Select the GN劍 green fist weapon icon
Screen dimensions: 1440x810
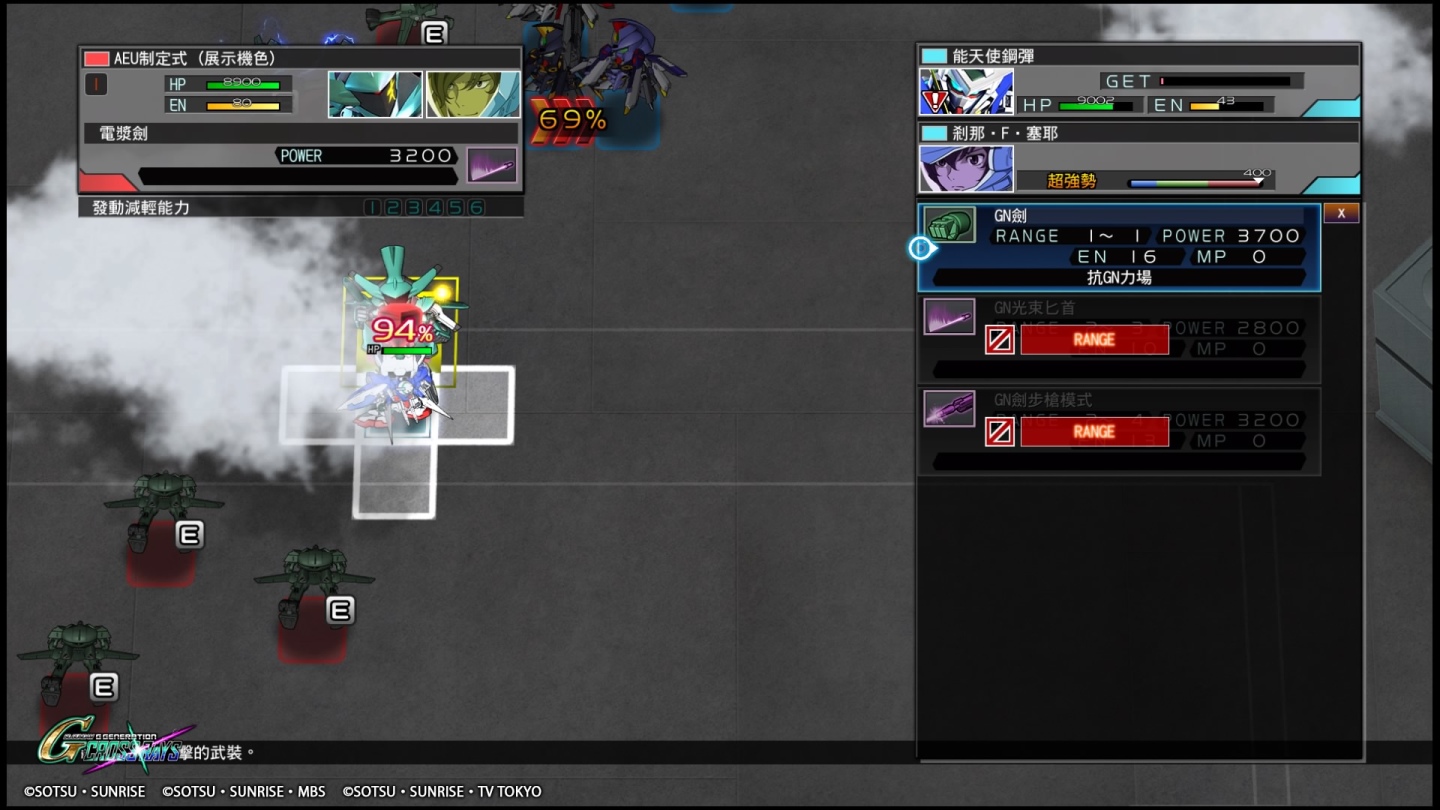(x=948, y=224)
